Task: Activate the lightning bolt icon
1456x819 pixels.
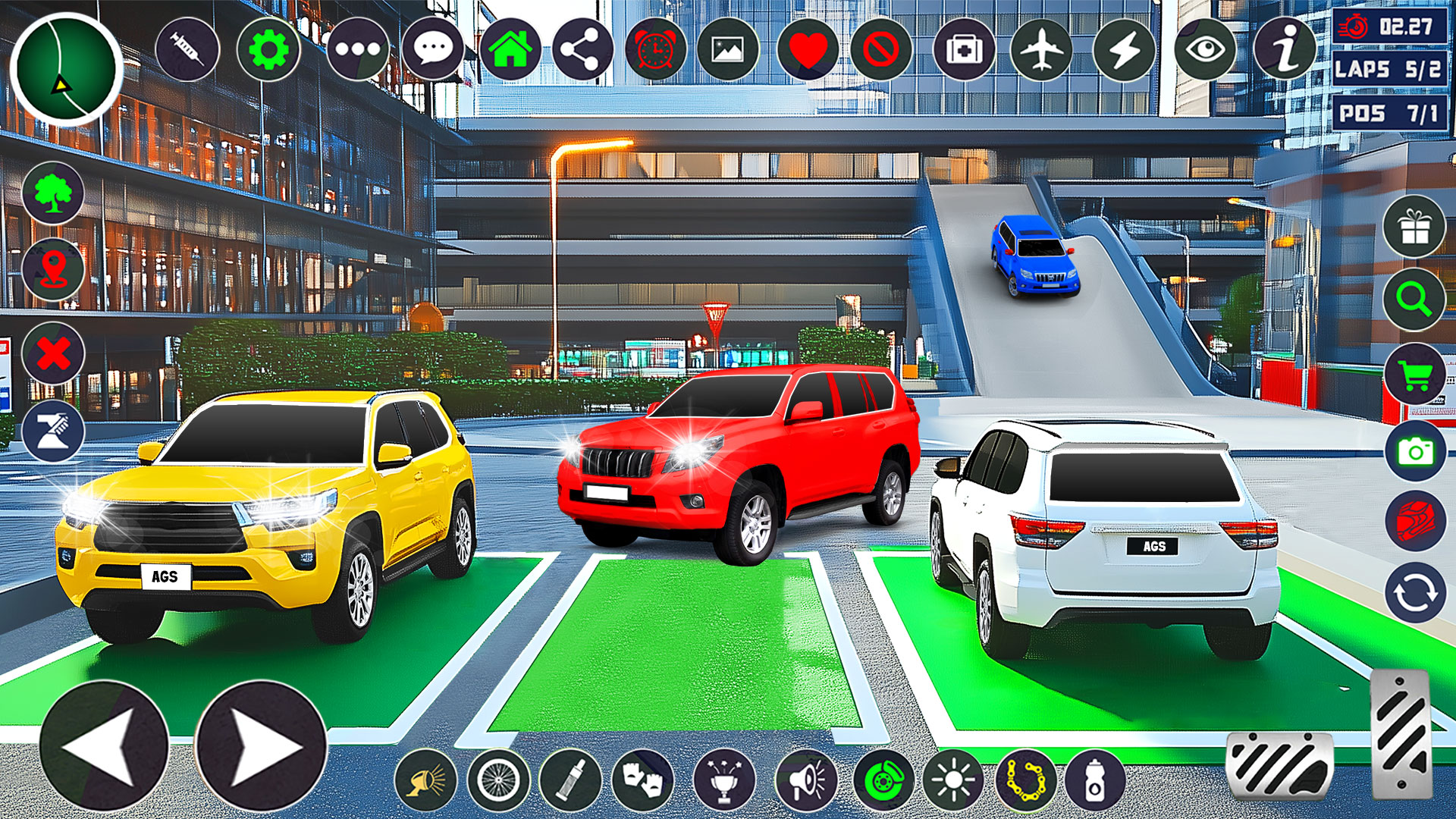Action: pyautogui.click(x=1125, y=50)
